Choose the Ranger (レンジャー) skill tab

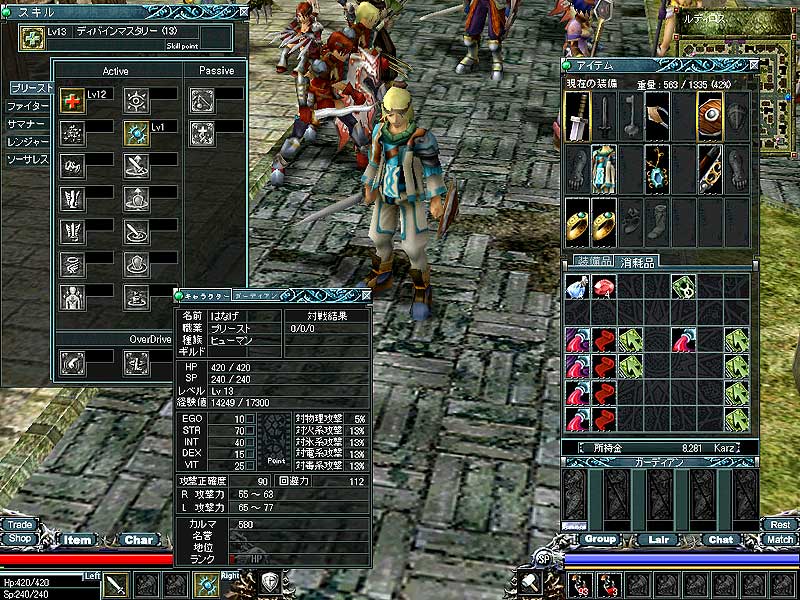pos(26,142)
